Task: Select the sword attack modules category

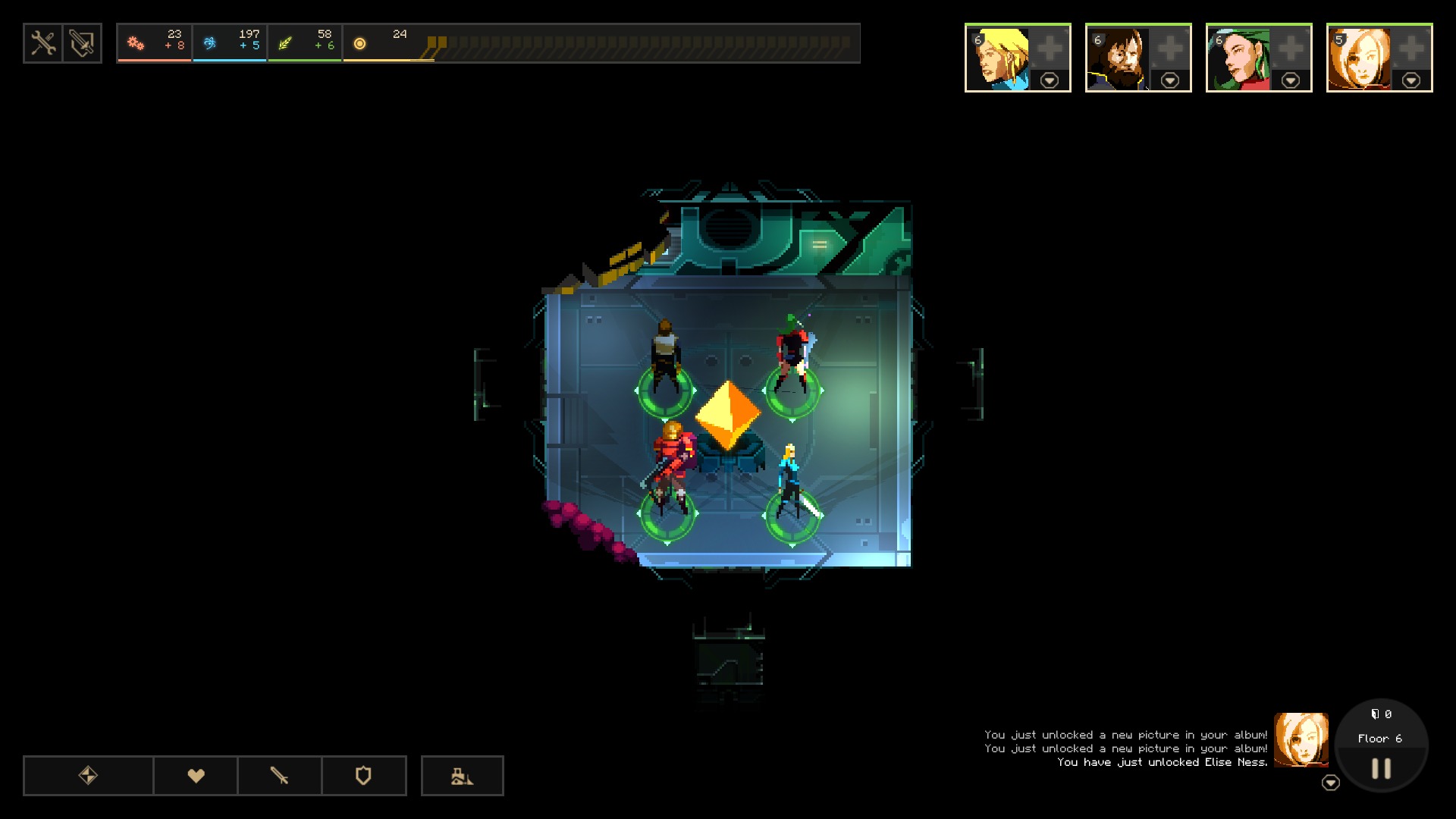Action: click(279, 776)
